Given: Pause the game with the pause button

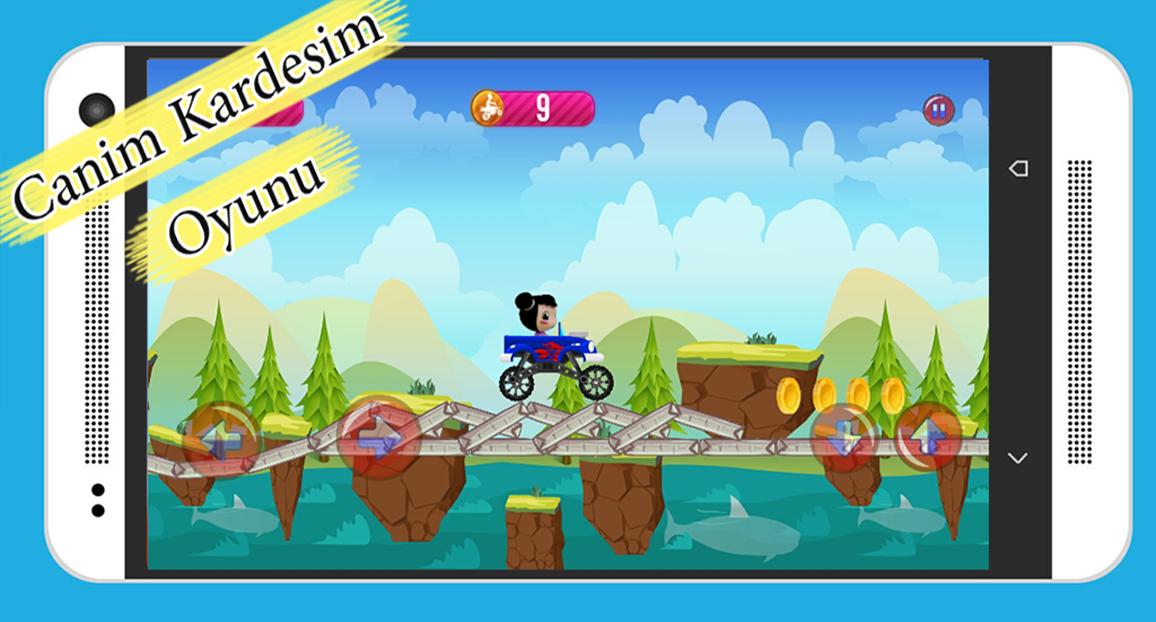Looking at the screenshot, I should tap(938, 110).
